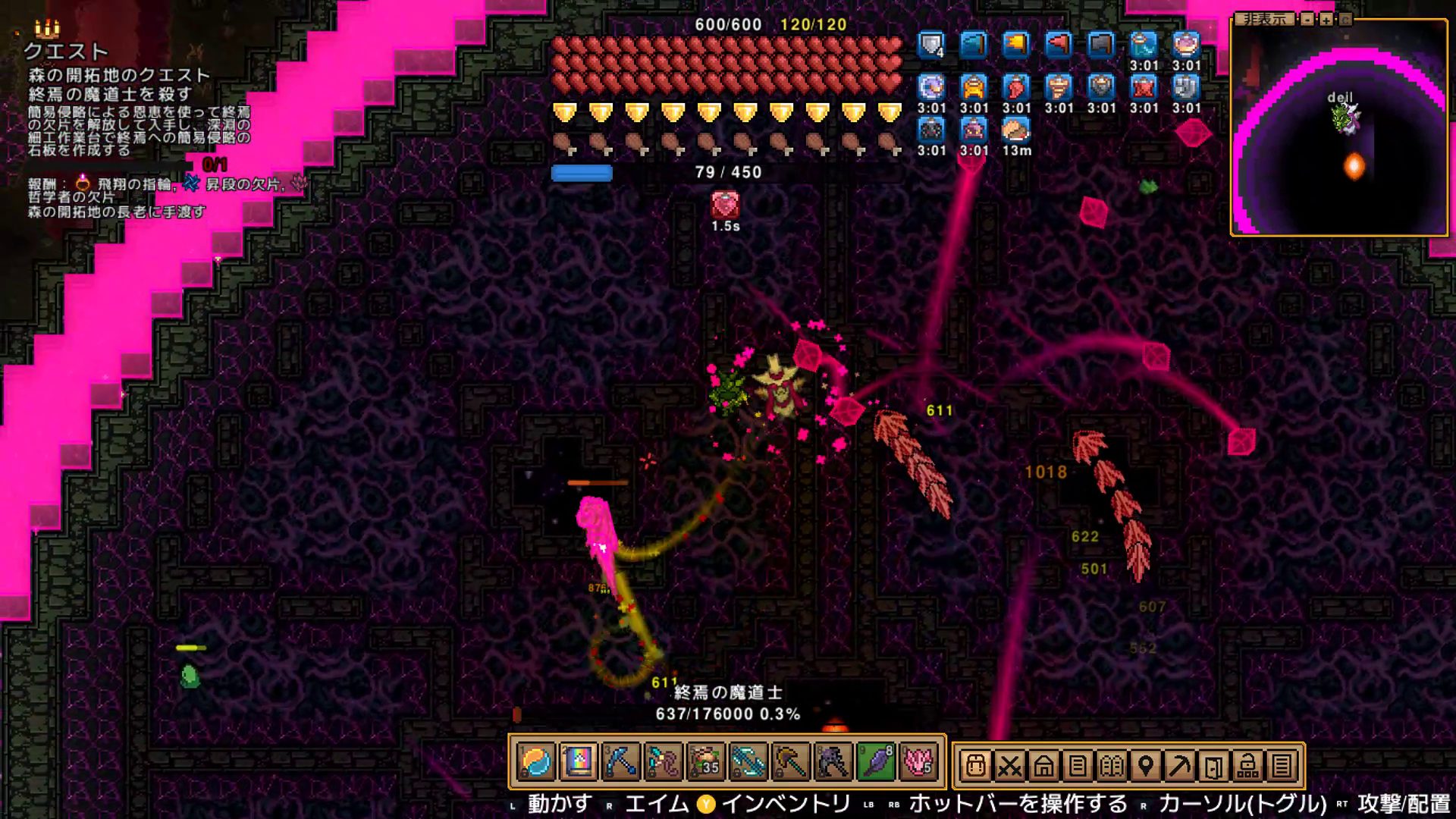Zoom in the minimap with the plus button
Viewport: 1456px width, 819px height.
pos(1326,20)
